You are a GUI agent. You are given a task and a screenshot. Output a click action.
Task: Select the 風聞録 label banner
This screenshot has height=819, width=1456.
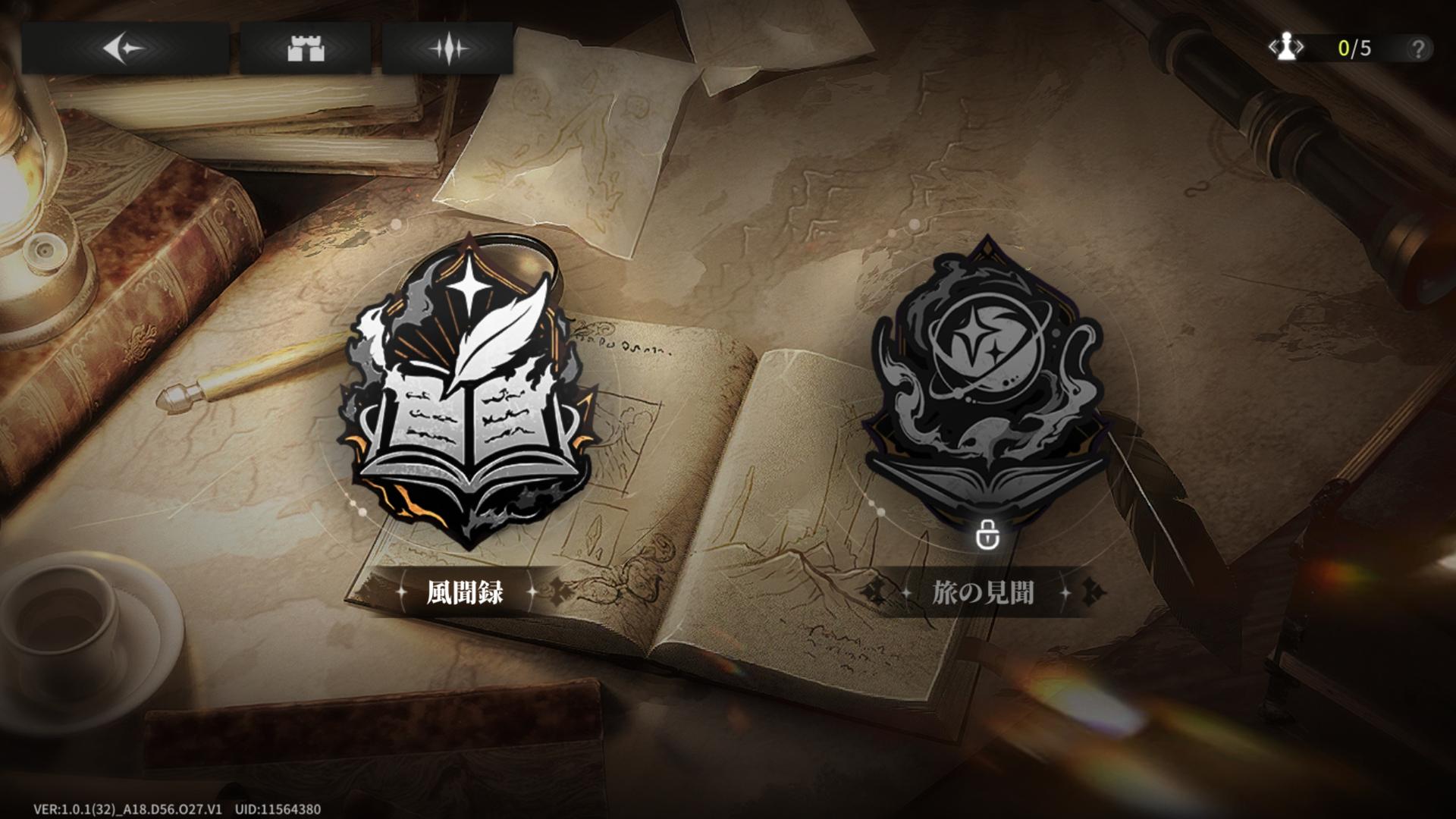tap(464, 593)
